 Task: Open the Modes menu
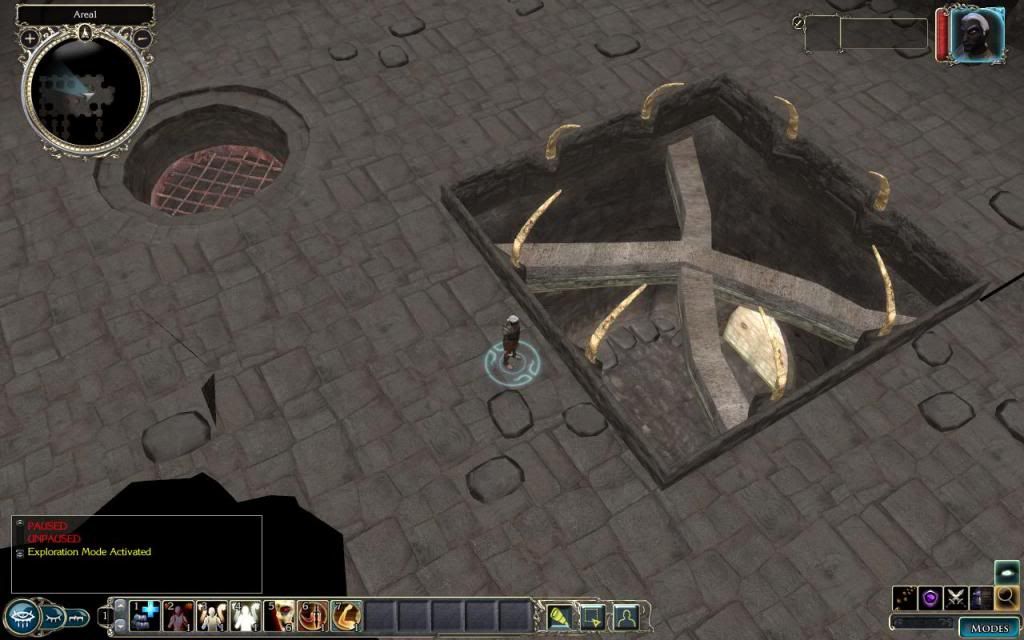[x=990, y=627]
